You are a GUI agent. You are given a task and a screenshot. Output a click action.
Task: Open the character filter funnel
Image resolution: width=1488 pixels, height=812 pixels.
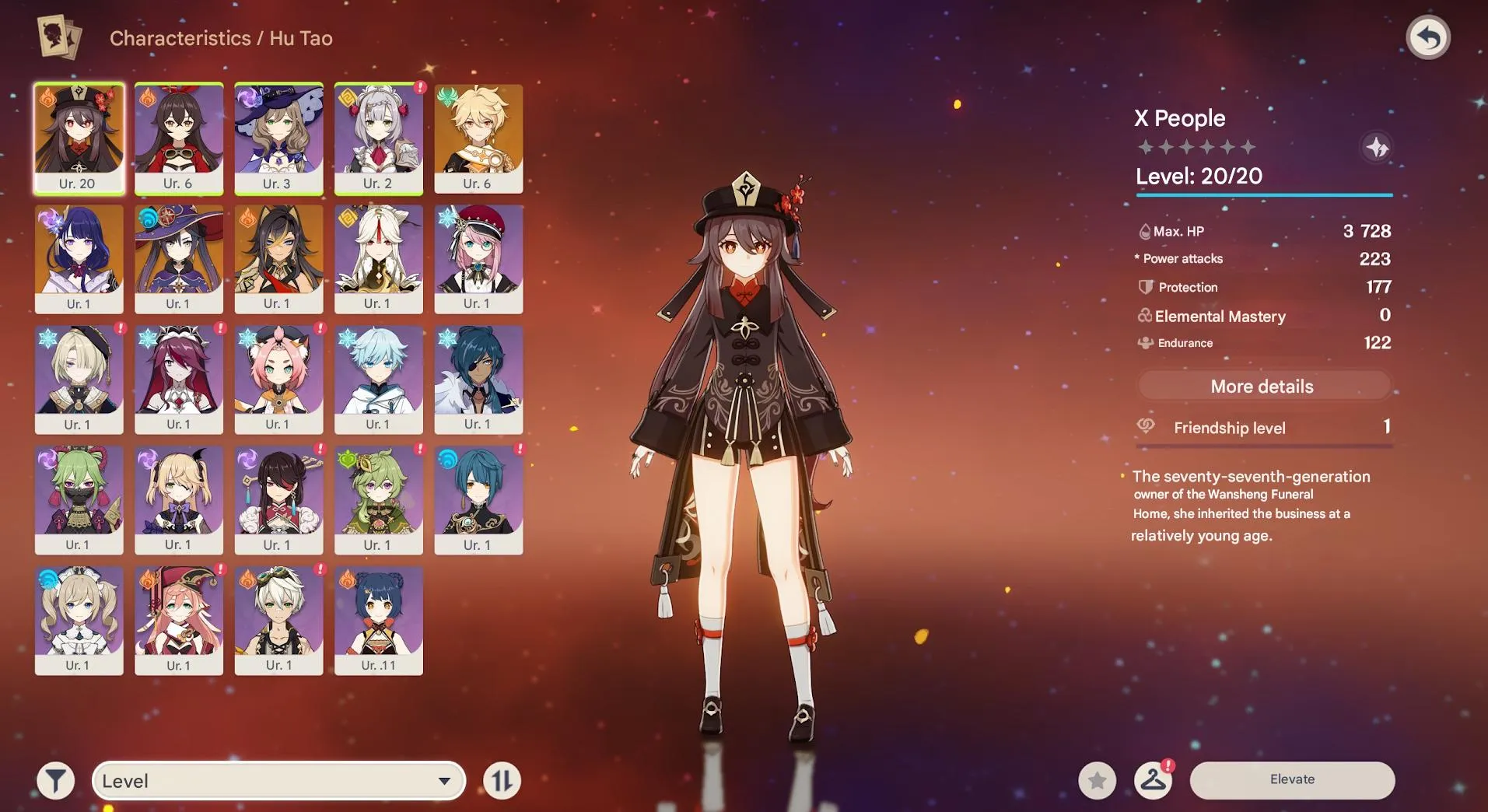point(56,781)
